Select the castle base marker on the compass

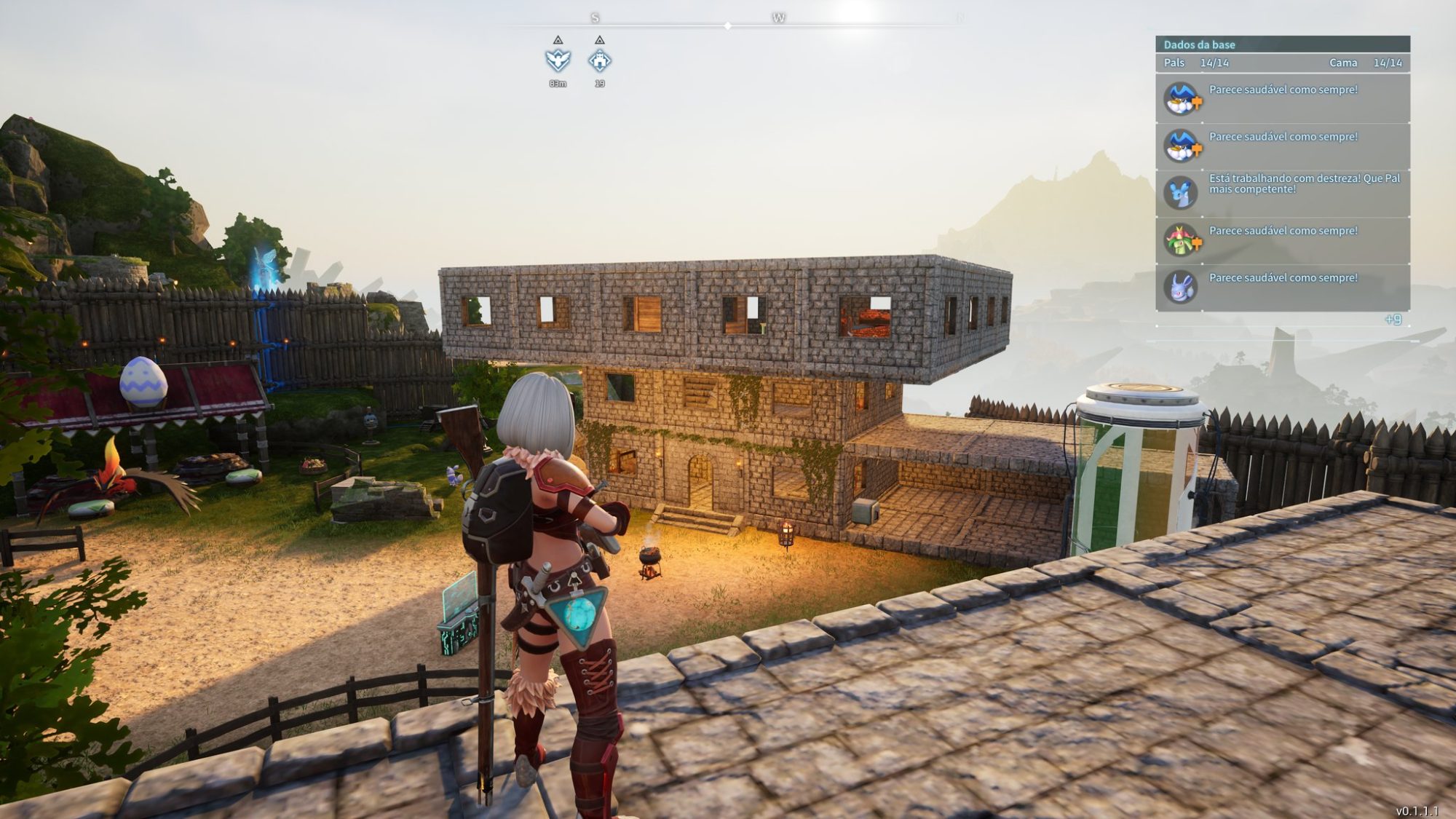coord(599,60)
